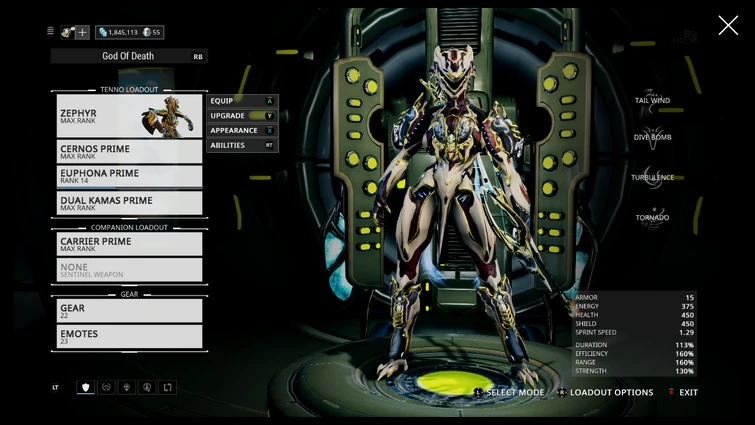This screenshot has height=425, width=755.
Task: Select the Dive Bomb ability
Action: point(652,135)
